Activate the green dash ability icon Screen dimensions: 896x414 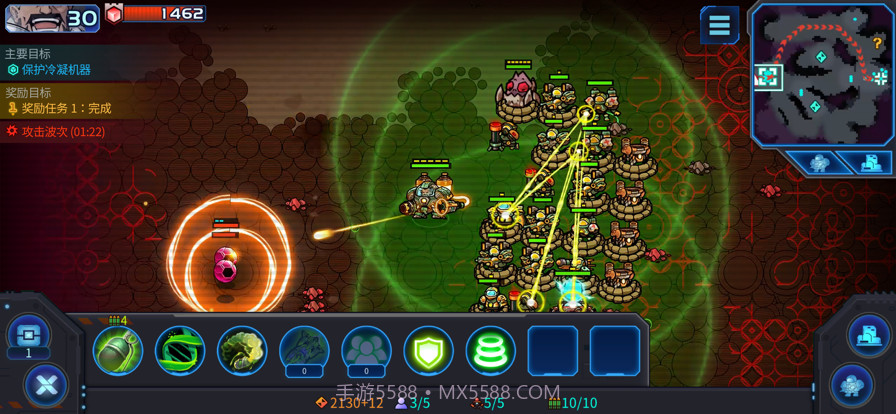(x=180, y=351)
